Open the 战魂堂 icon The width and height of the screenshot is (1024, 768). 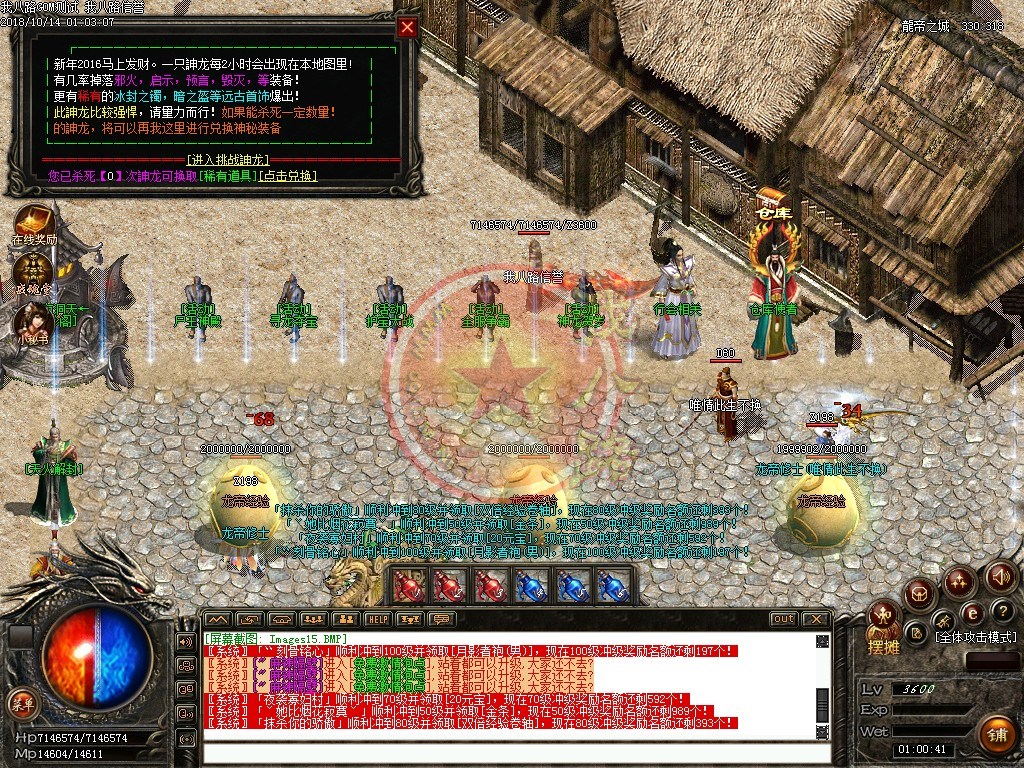pyautogui.click(x=33, y=268)
